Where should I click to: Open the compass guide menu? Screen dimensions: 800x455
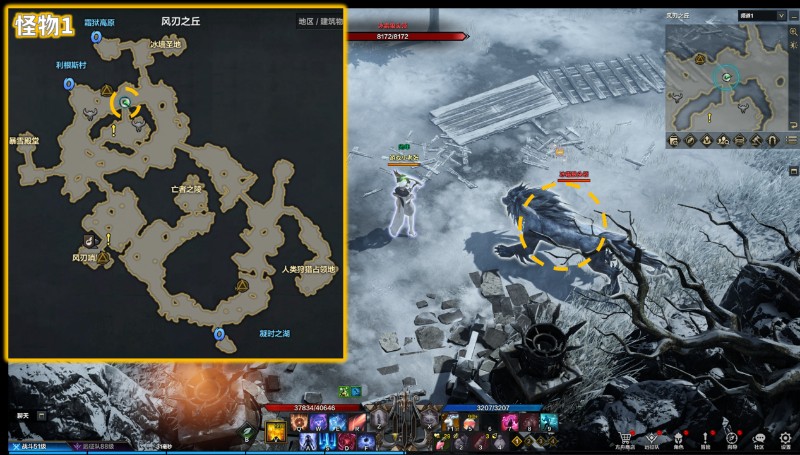pos(732,437)
